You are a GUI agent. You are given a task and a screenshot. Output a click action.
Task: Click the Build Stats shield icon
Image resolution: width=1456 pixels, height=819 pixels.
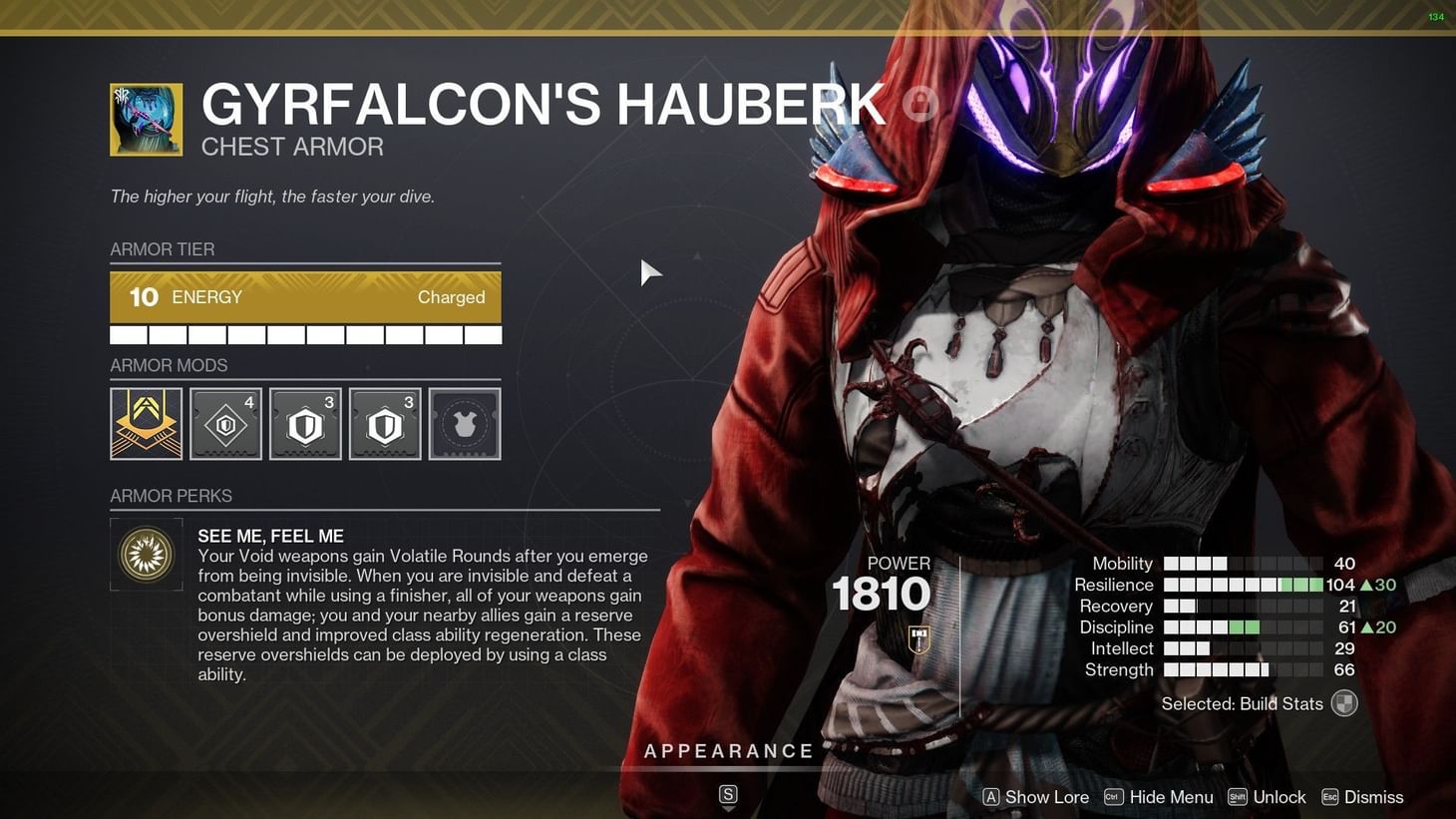point(1344,703)
